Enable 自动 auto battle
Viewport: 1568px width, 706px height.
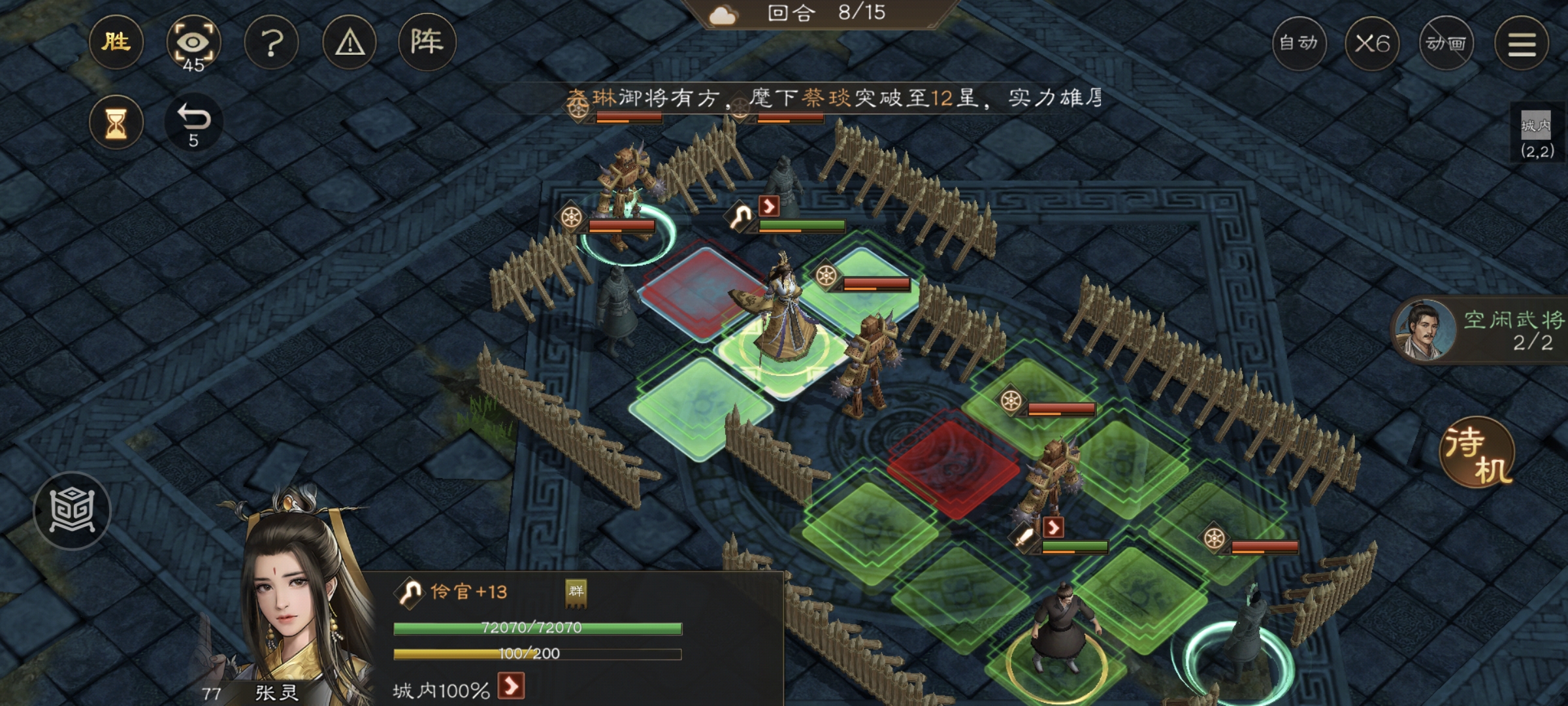click(1299, 43)
